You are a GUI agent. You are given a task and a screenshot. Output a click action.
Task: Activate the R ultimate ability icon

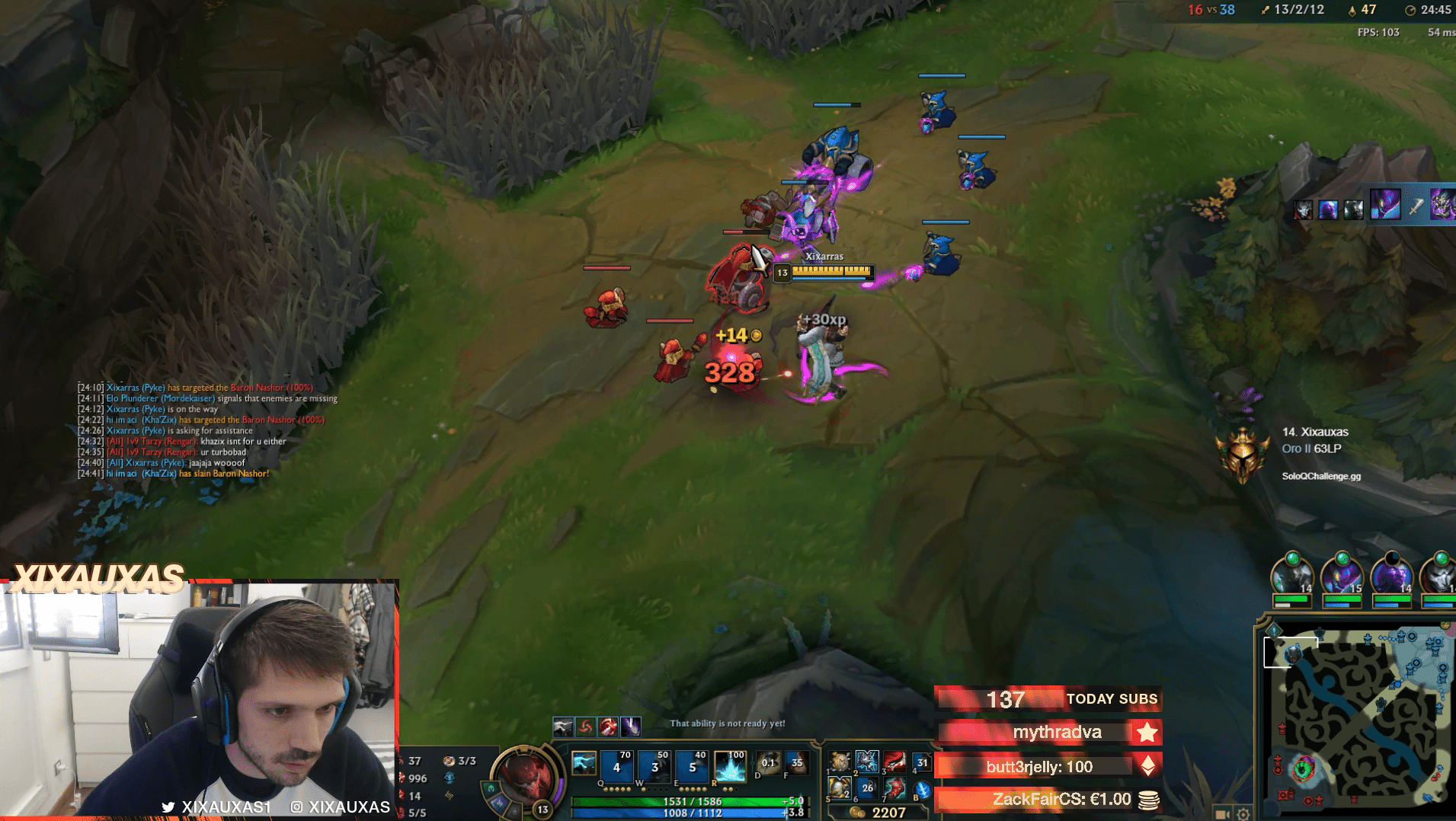[731, 767]
